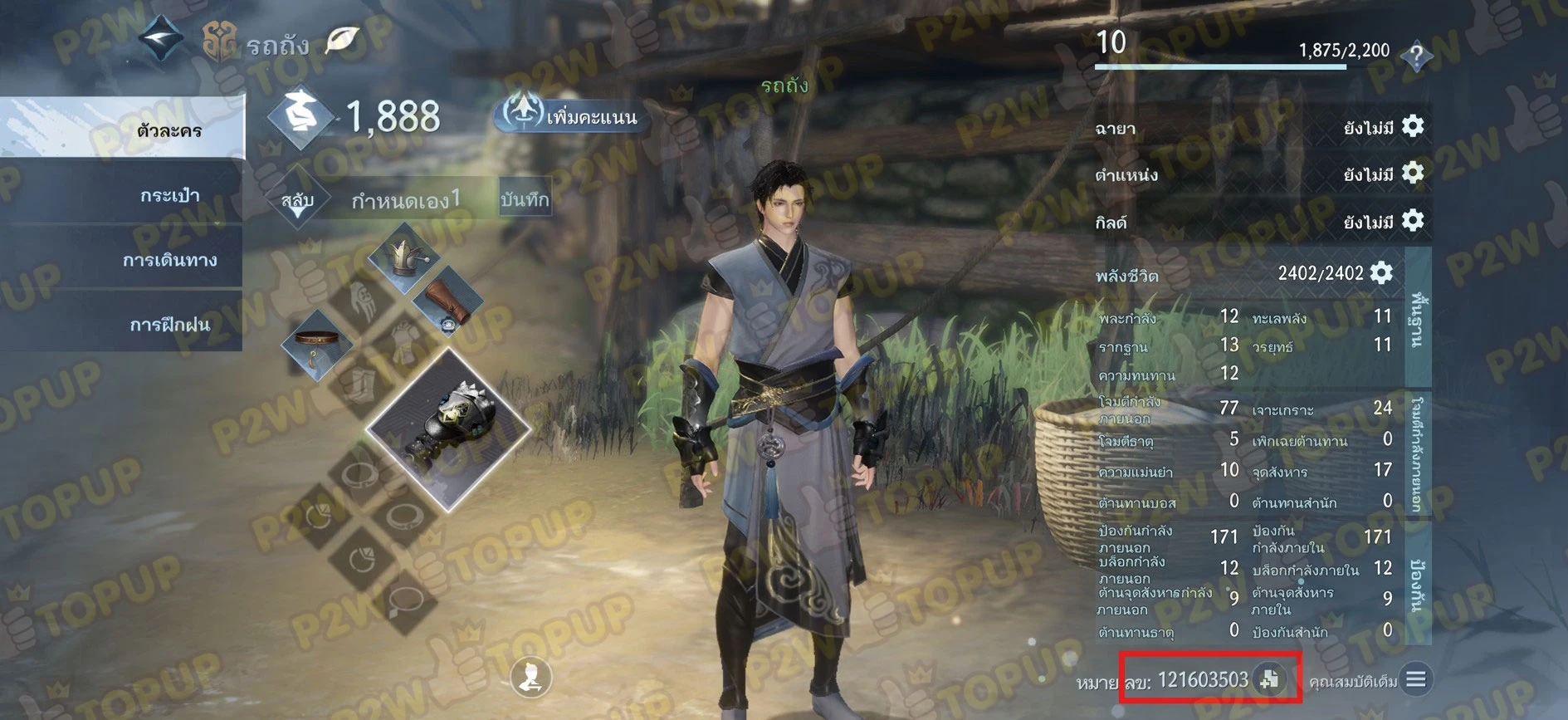Viewport: 1568px width, 720px height.
Task: Select the equipped hat slot
Action: 403,257
